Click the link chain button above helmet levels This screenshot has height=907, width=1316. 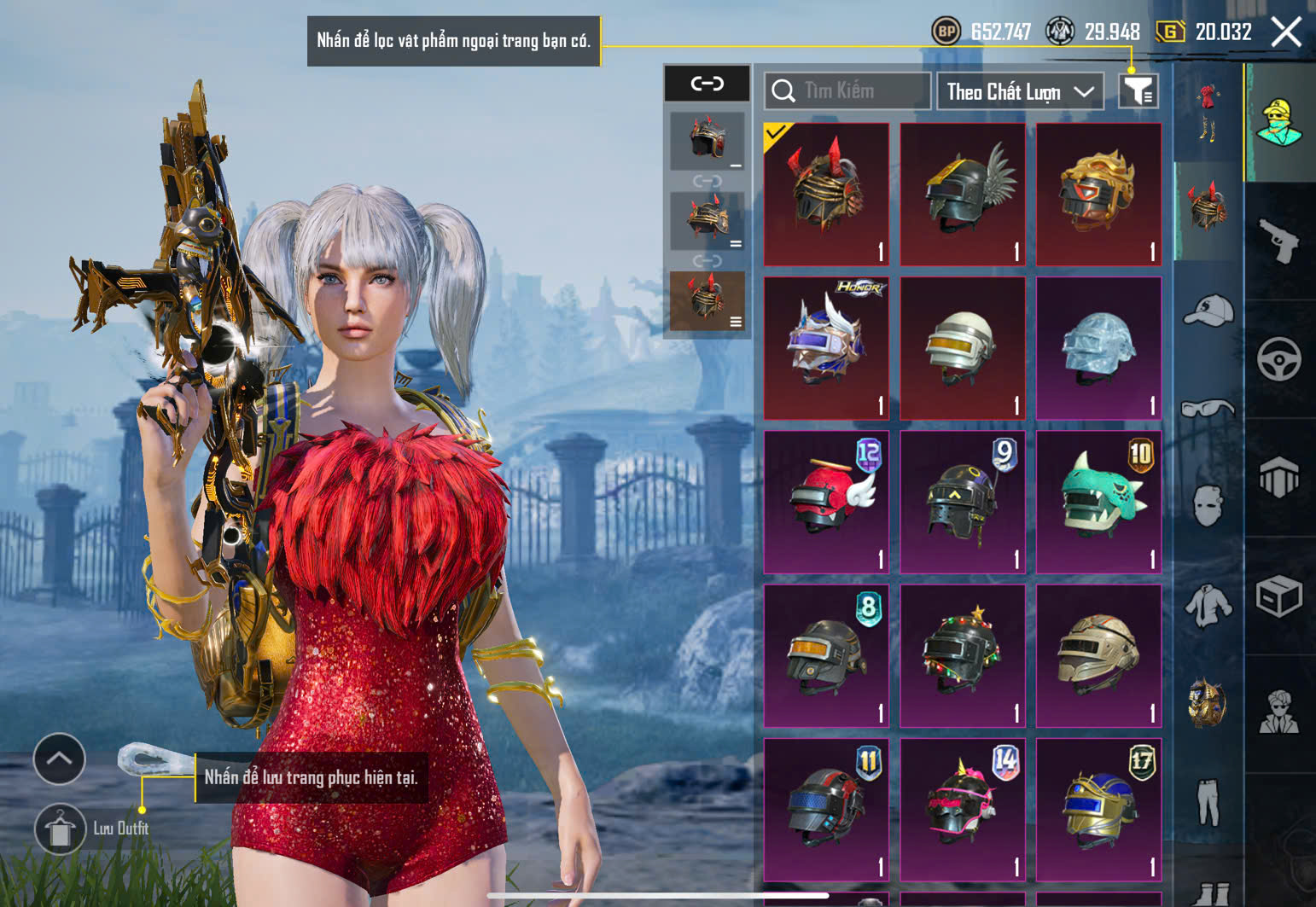click(x=707, y=84)
